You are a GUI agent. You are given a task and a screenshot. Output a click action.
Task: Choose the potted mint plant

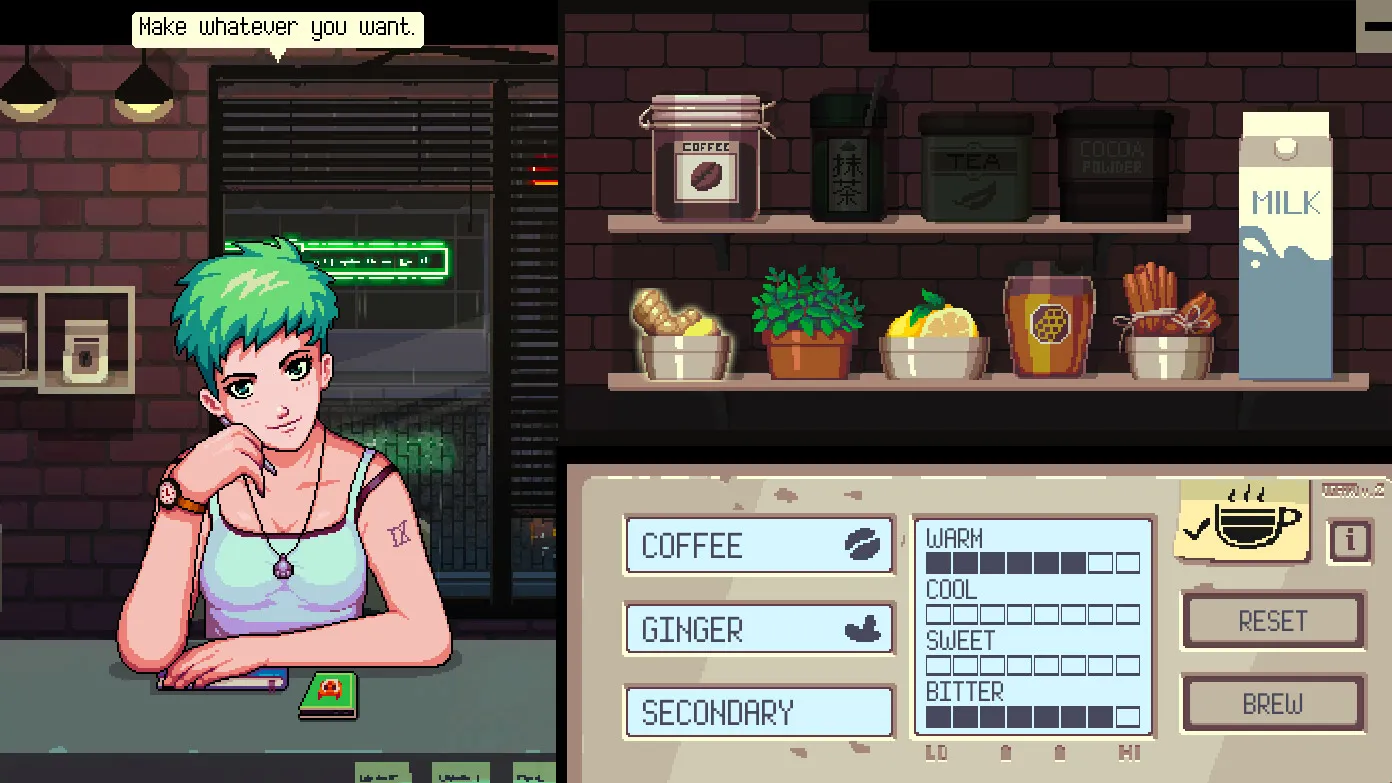click(x=807, y=325)
